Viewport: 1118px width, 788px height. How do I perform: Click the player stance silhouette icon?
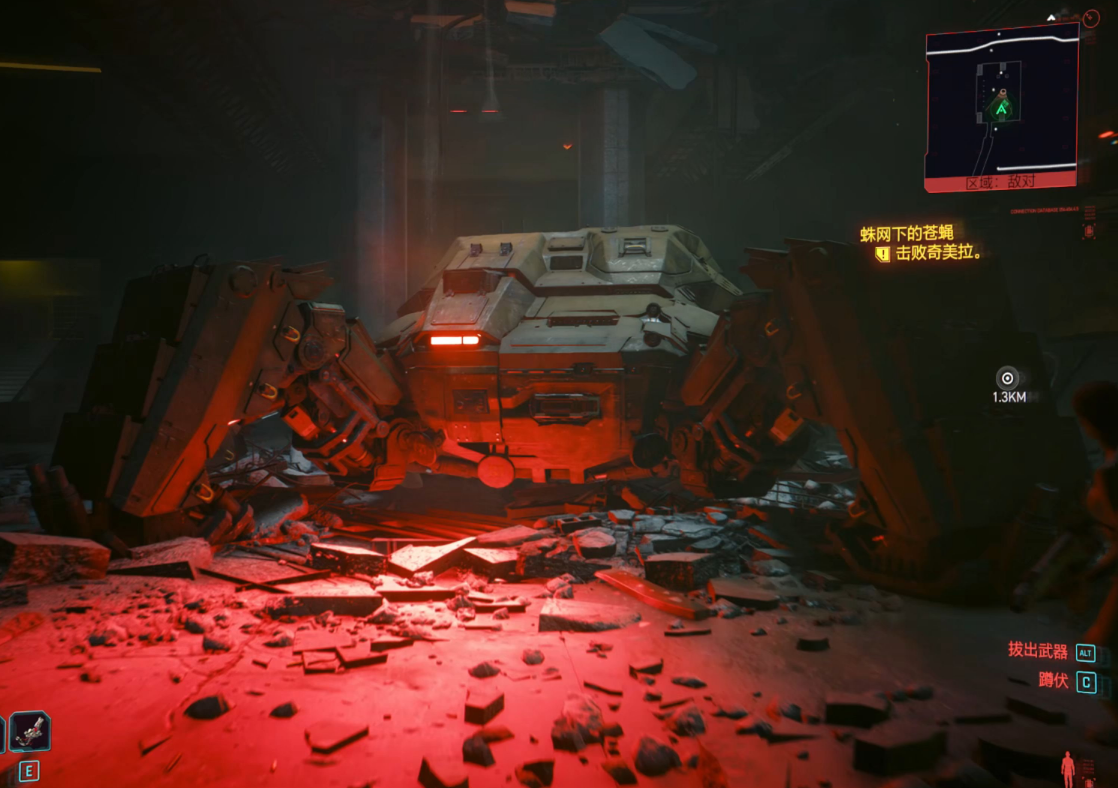tap(1068, 768)
